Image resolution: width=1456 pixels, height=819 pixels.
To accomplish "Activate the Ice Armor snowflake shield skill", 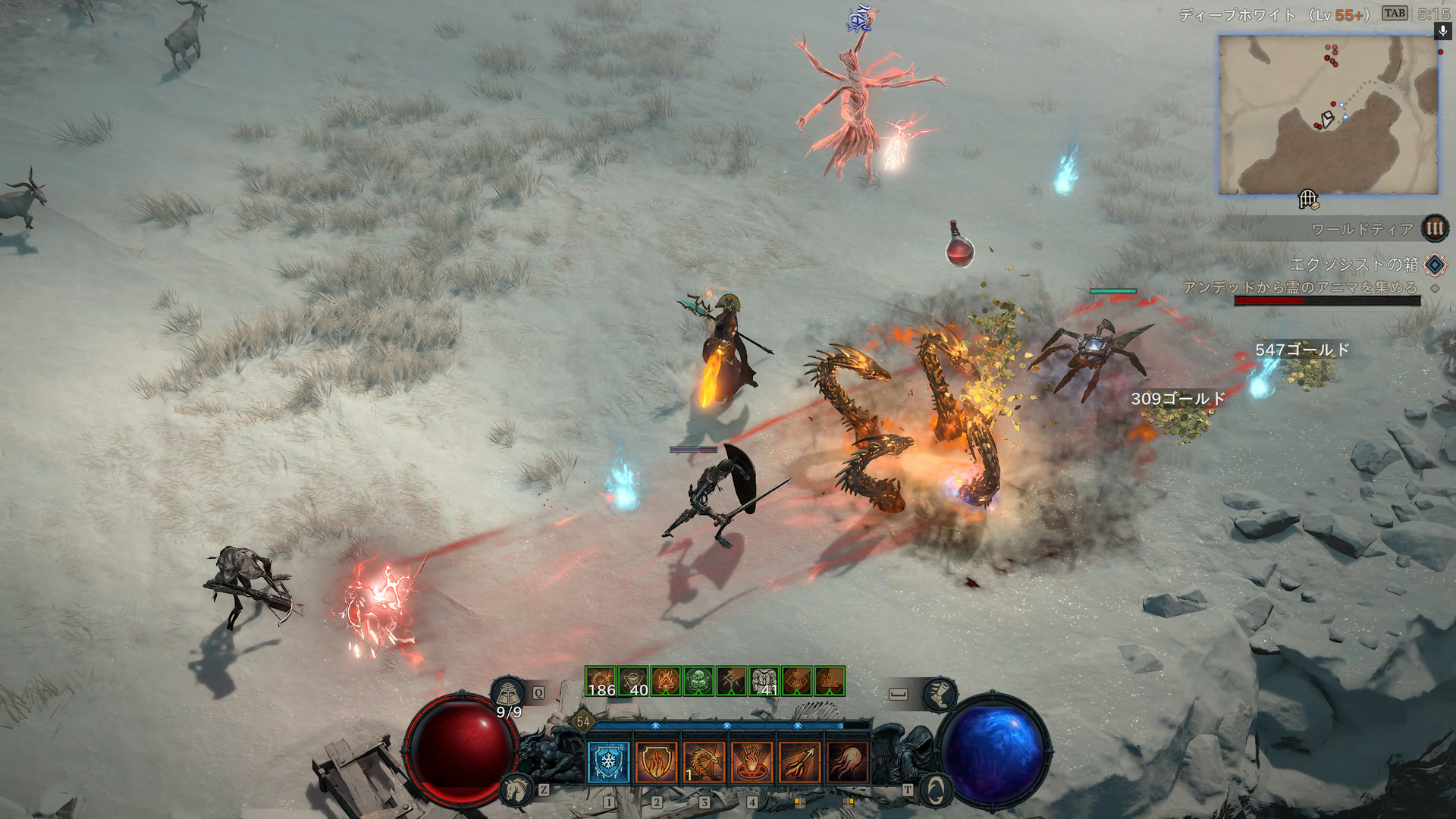I will 608,761.
